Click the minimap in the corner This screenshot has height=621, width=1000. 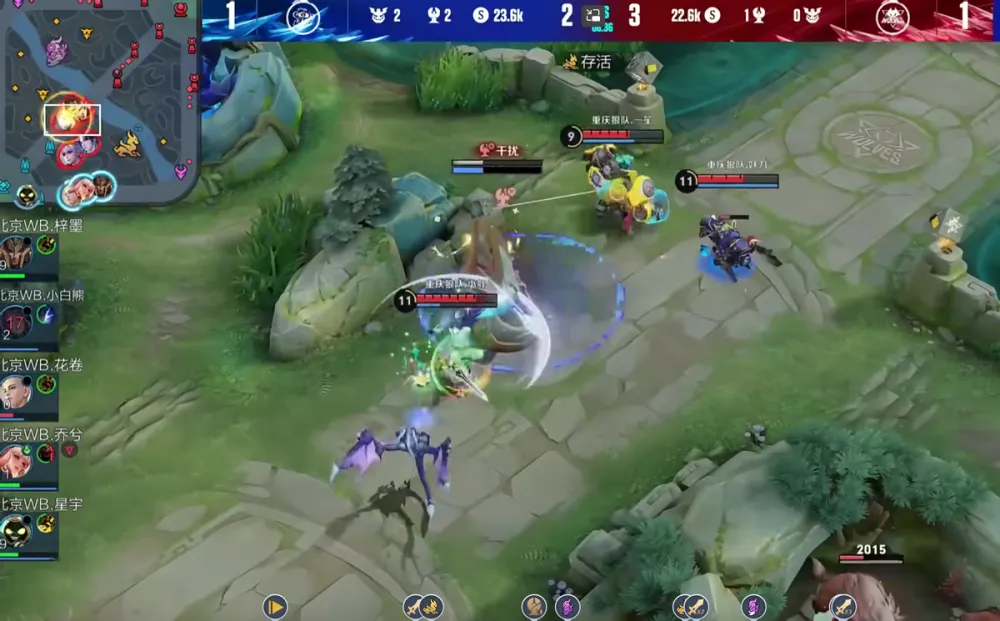[x=98, y=100]
